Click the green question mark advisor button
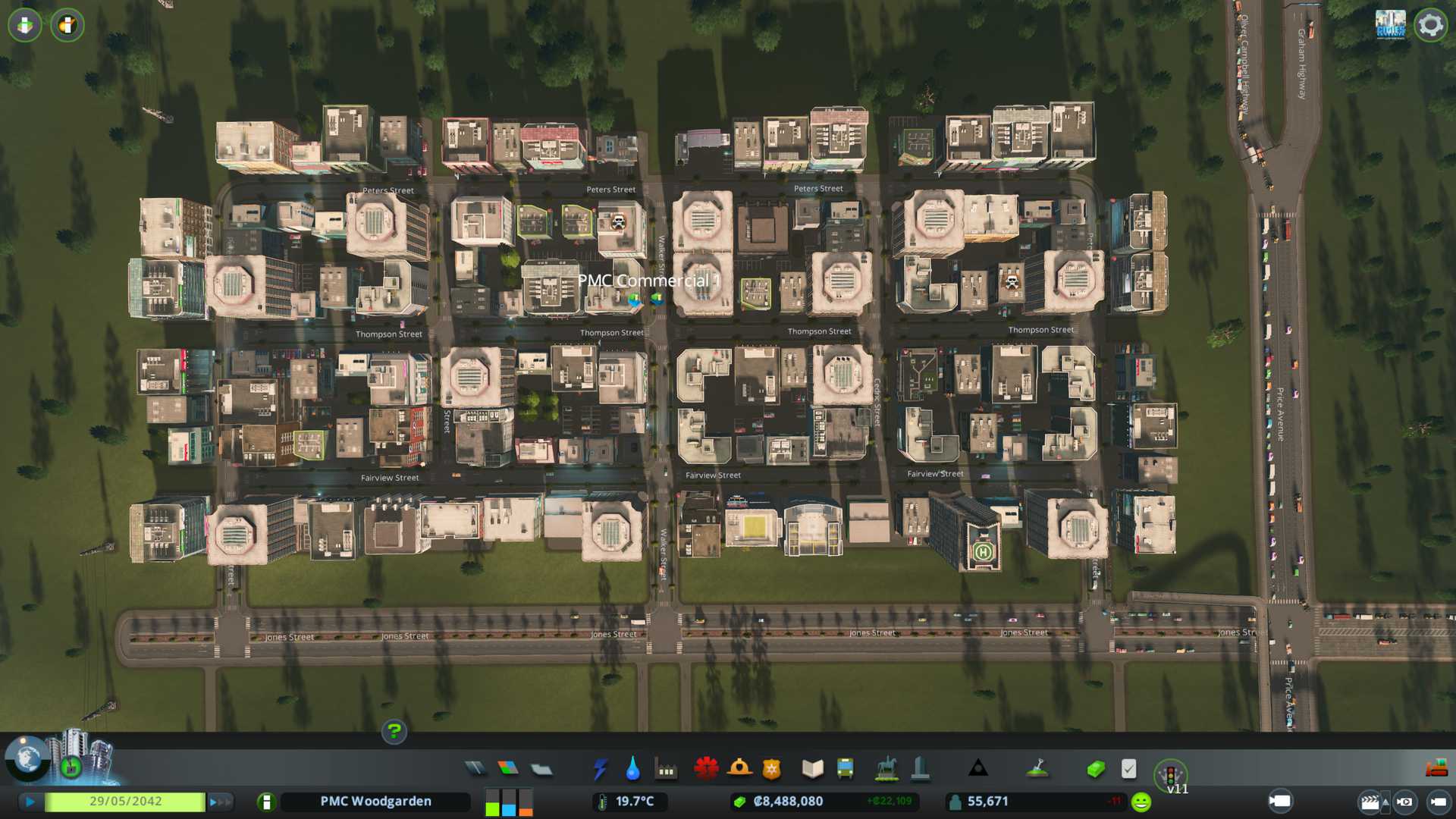Viewport: 1456px width, 819px height. pyautogui.click(x=394, y=731)
